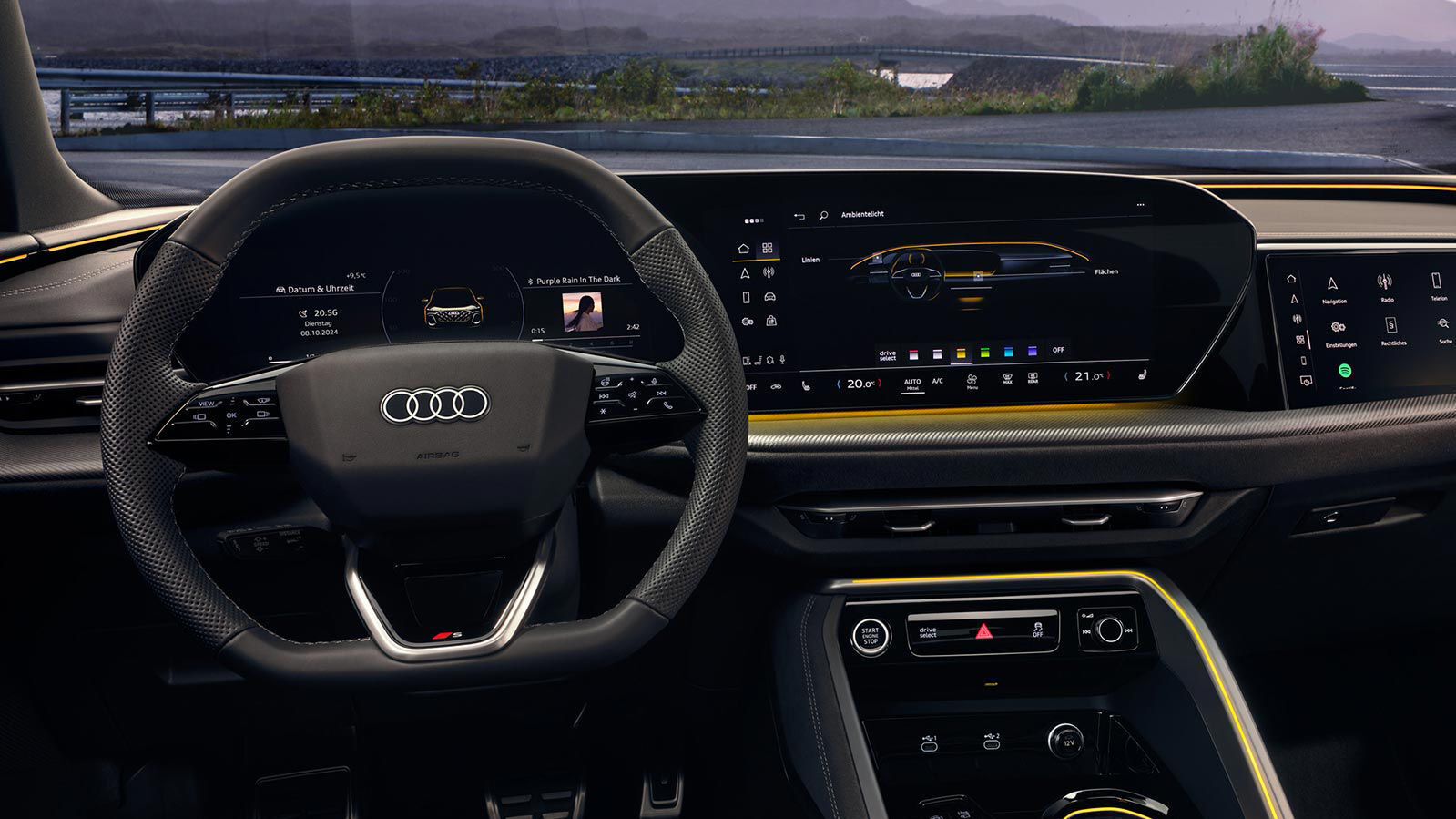Select the yellow ambient light color swatch
Viewport: 1456px width, 819px height.
pos(961,354)
